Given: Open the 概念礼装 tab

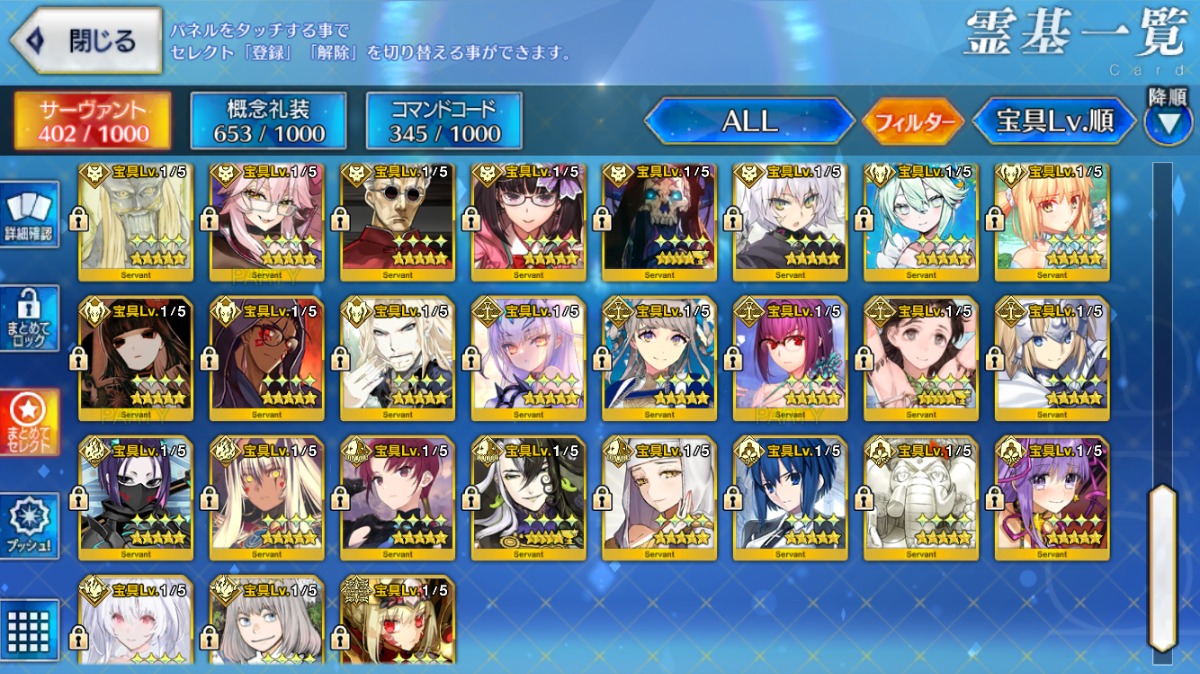Looking at the screenshot, I should [x=268, y=121].
